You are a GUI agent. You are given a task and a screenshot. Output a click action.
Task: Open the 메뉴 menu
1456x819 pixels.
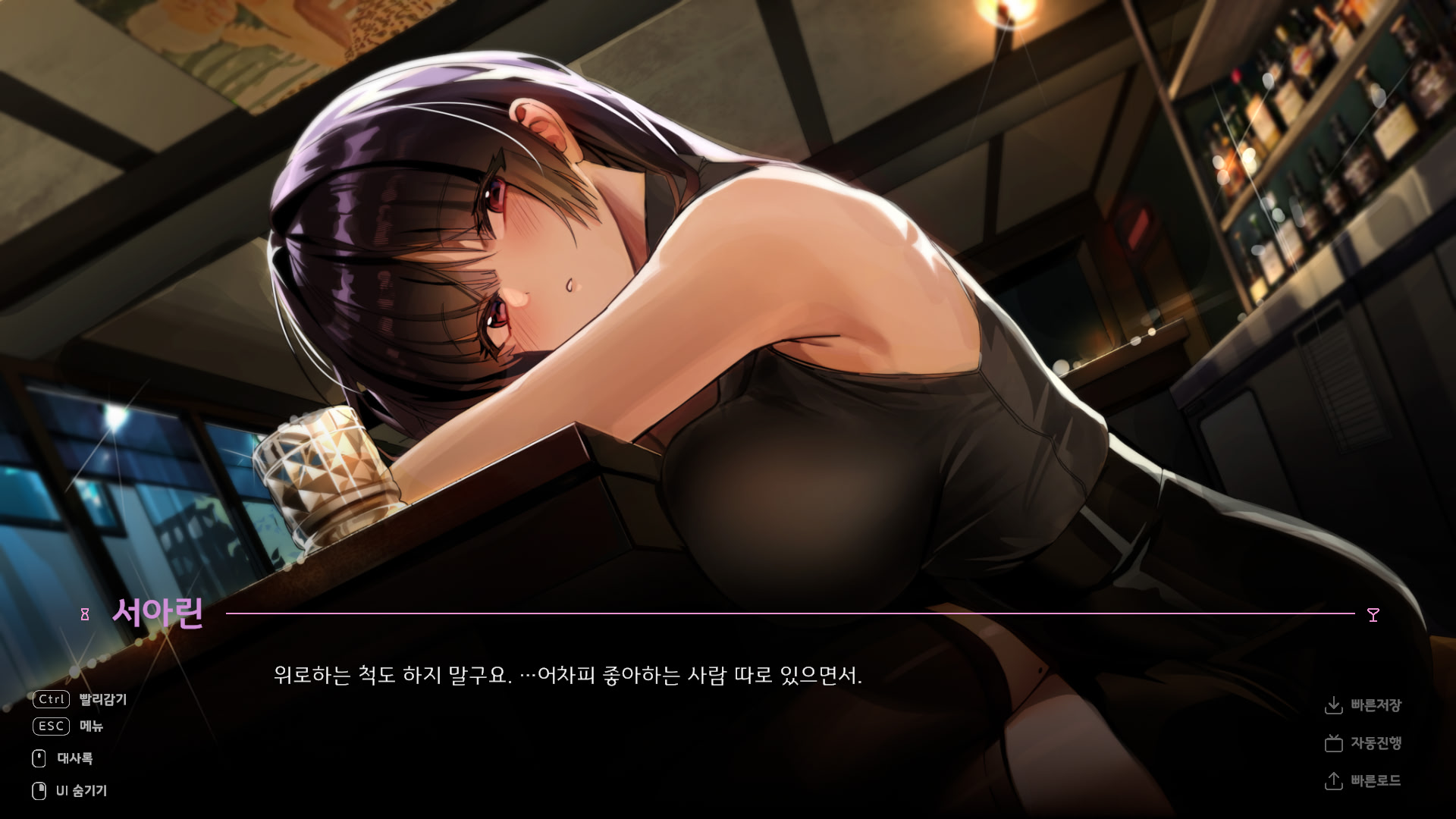93,726
